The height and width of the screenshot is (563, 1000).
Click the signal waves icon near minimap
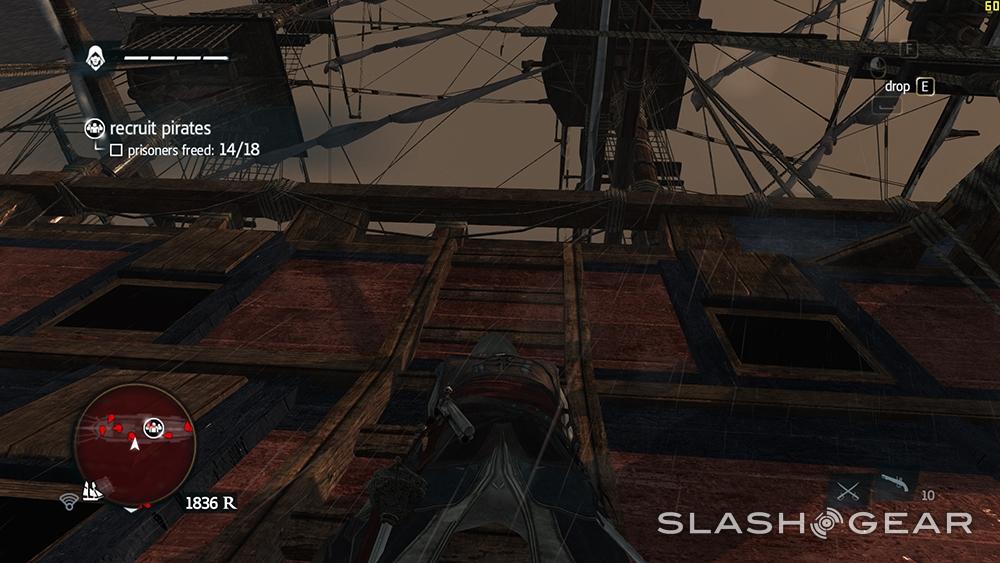click(70, 497)
